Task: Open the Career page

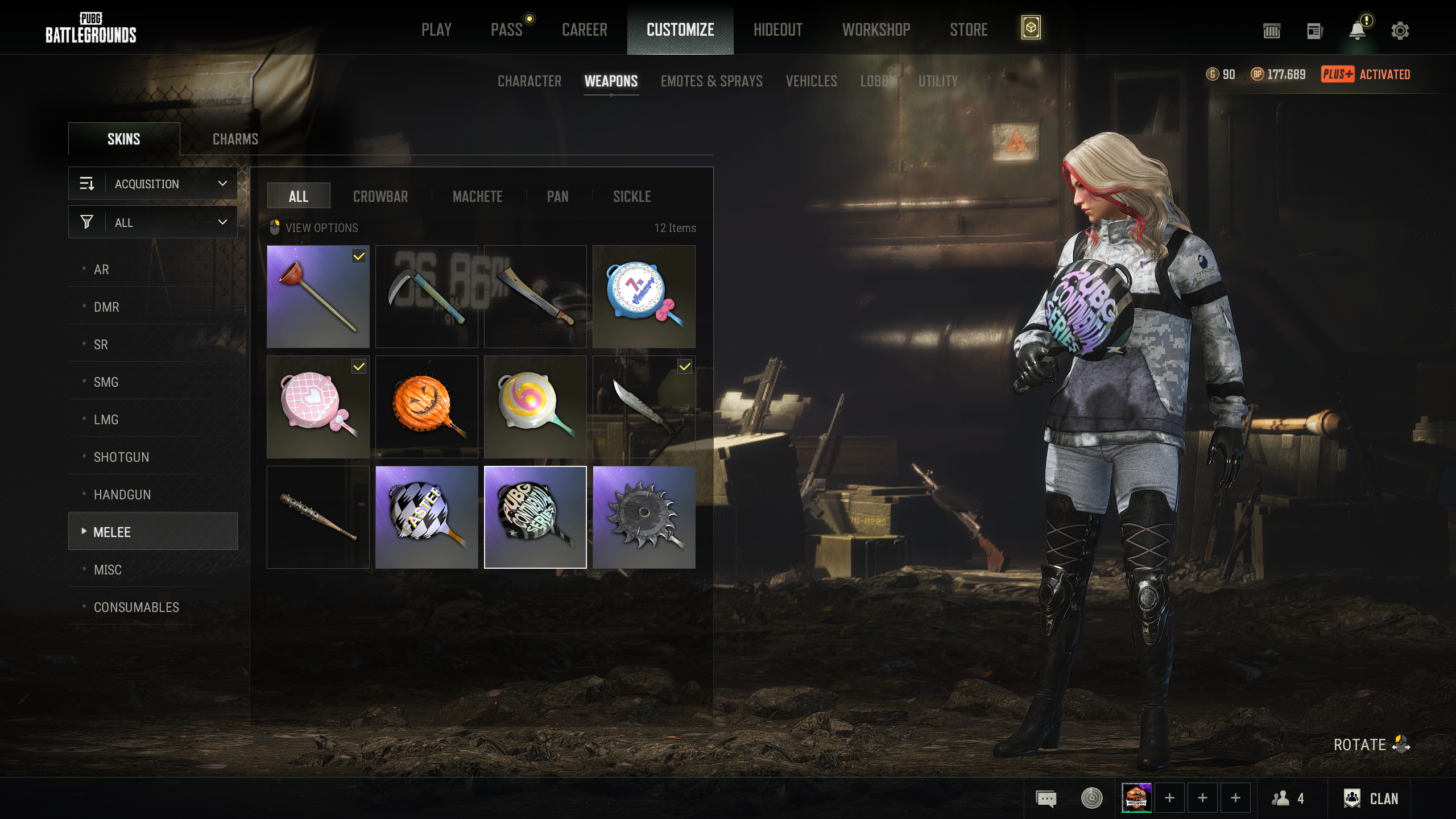Action: 585,30
